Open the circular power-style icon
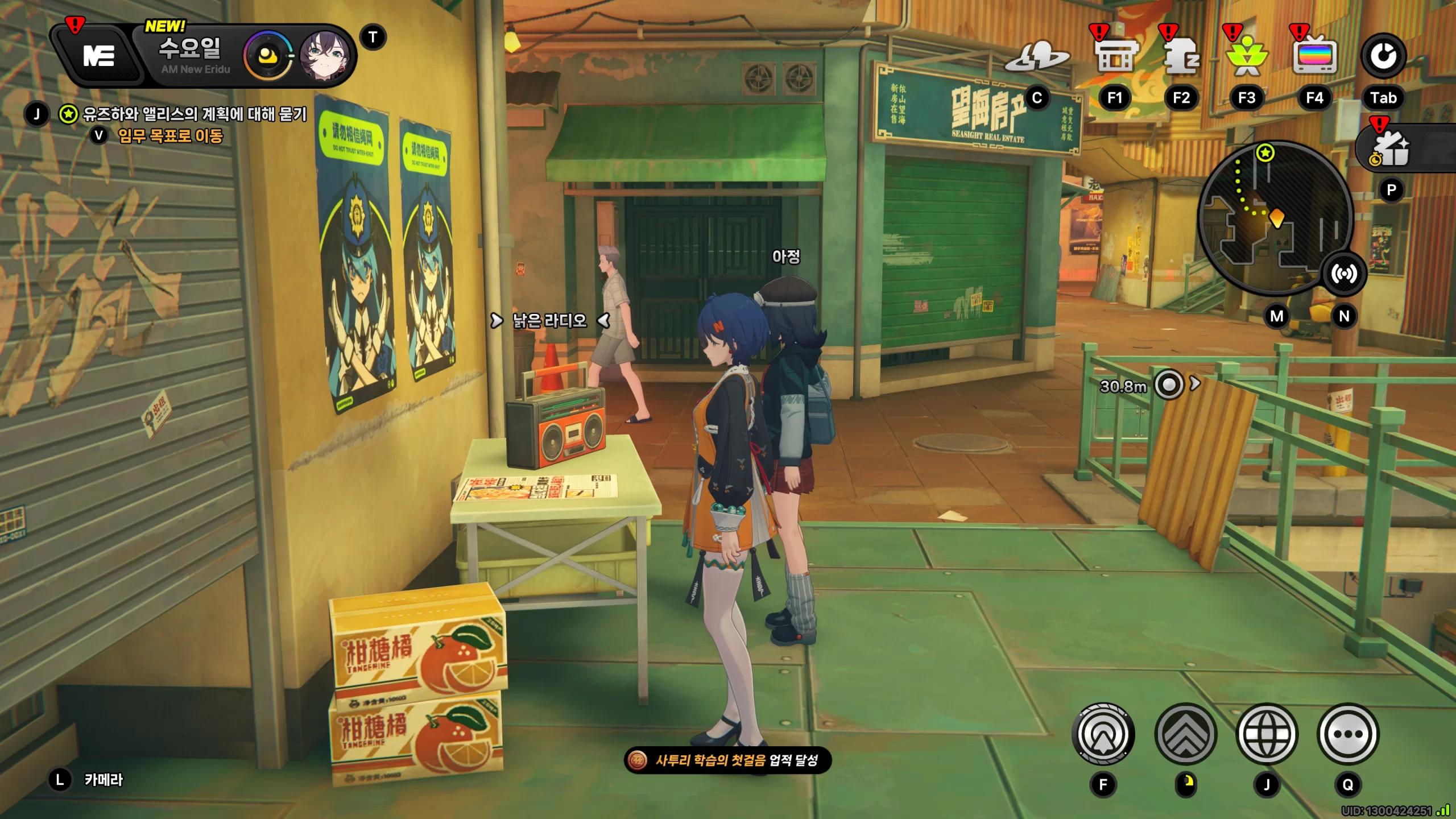This screenshot has width=1456, height=819. coord(1383,56)
